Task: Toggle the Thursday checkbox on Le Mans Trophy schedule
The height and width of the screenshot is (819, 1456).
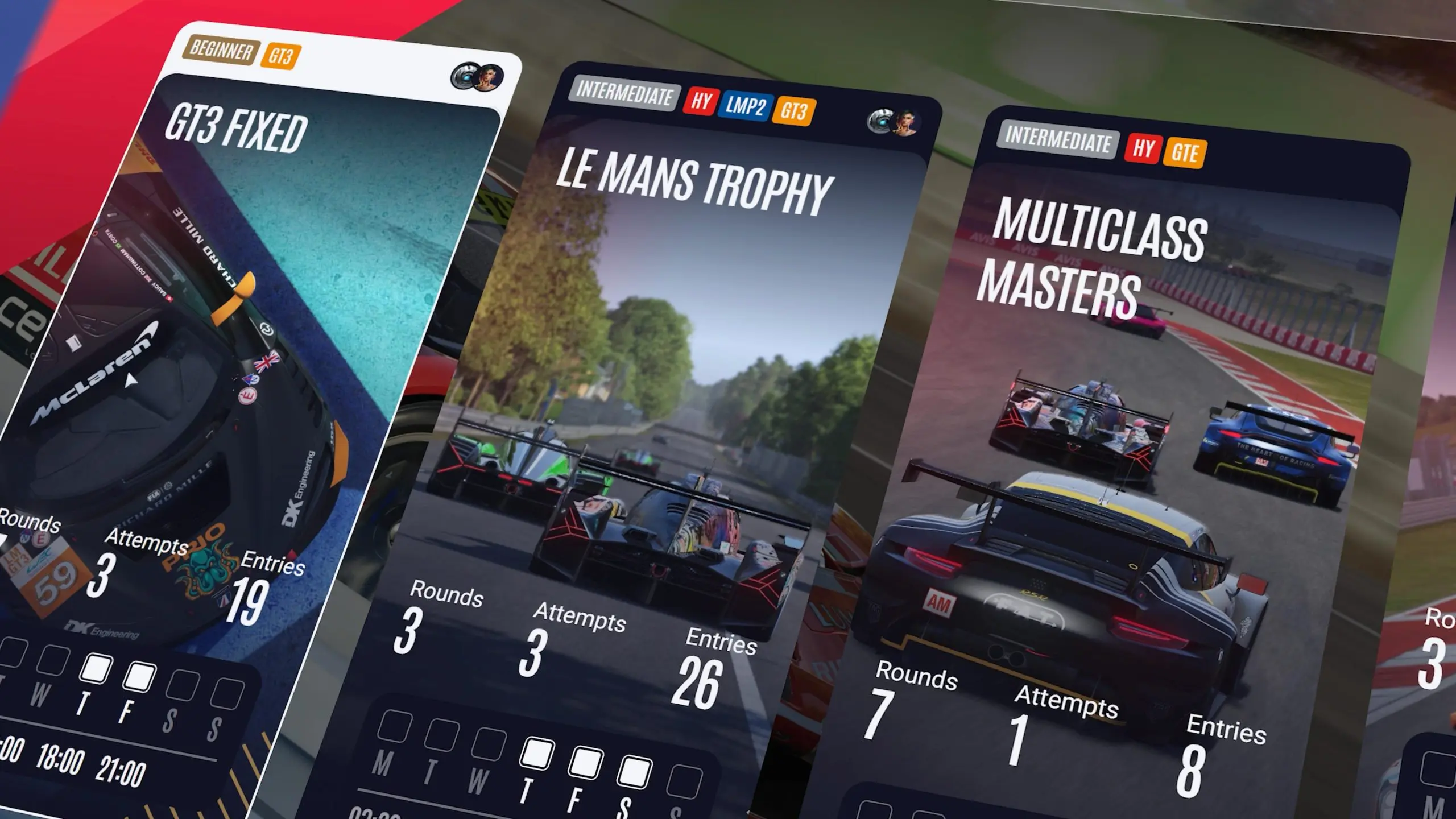Action: (537, 753)
